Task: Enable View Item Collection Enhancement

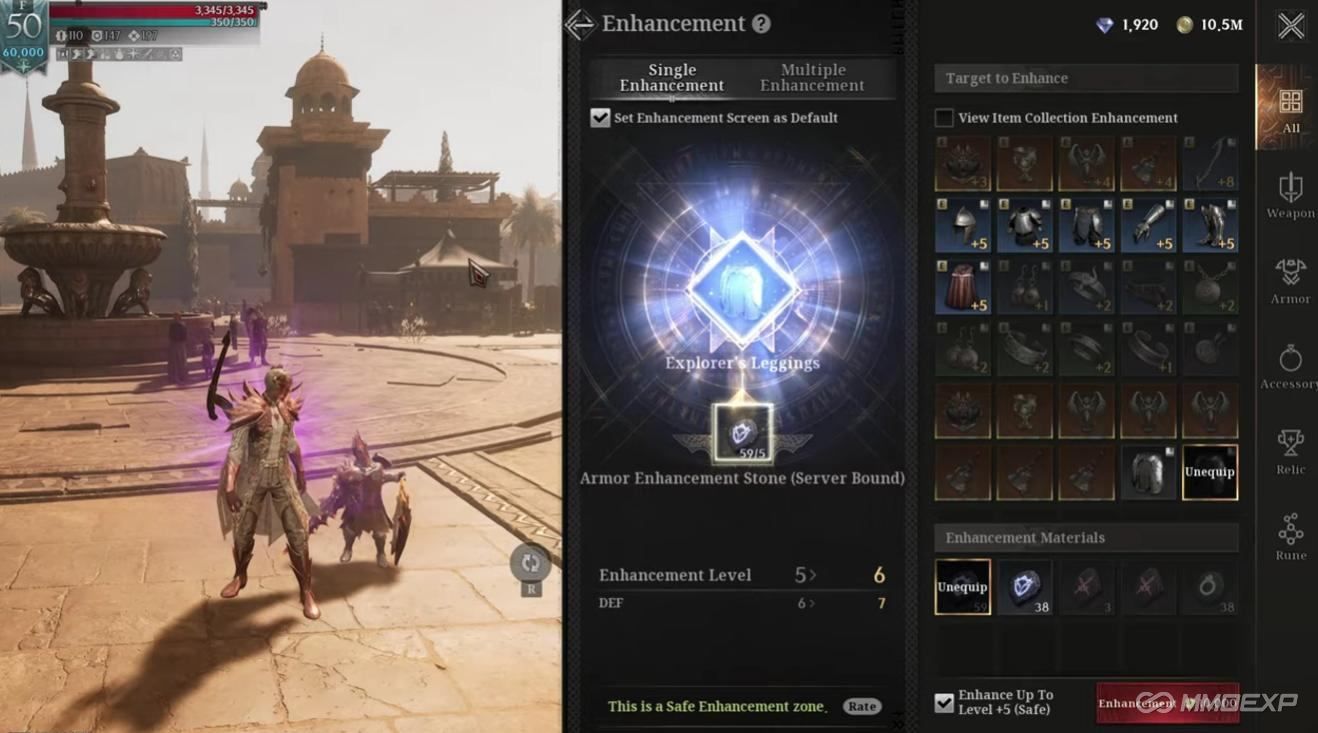Action: point(943,117)
